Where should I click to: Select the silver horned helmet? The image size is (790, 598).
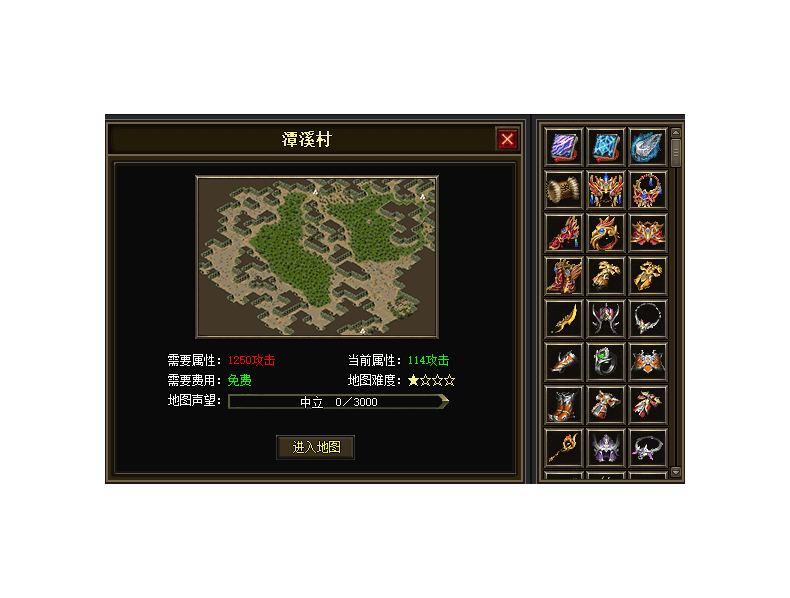point(606,319)
